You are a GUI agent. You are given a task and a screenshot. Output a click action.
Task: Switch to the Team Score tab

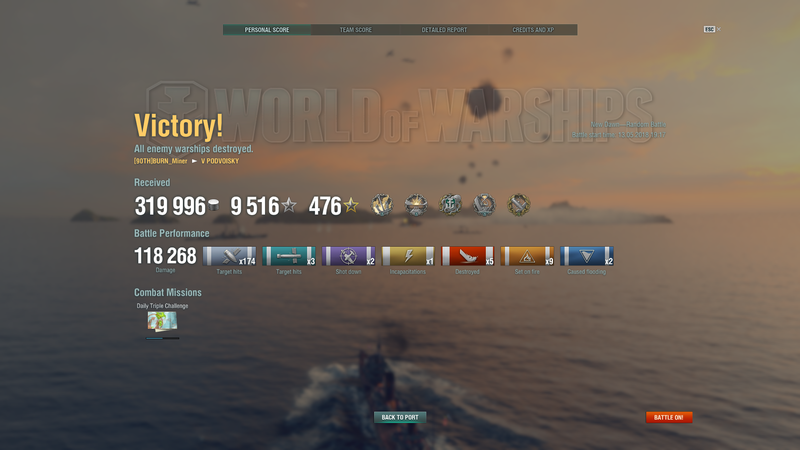355,30
